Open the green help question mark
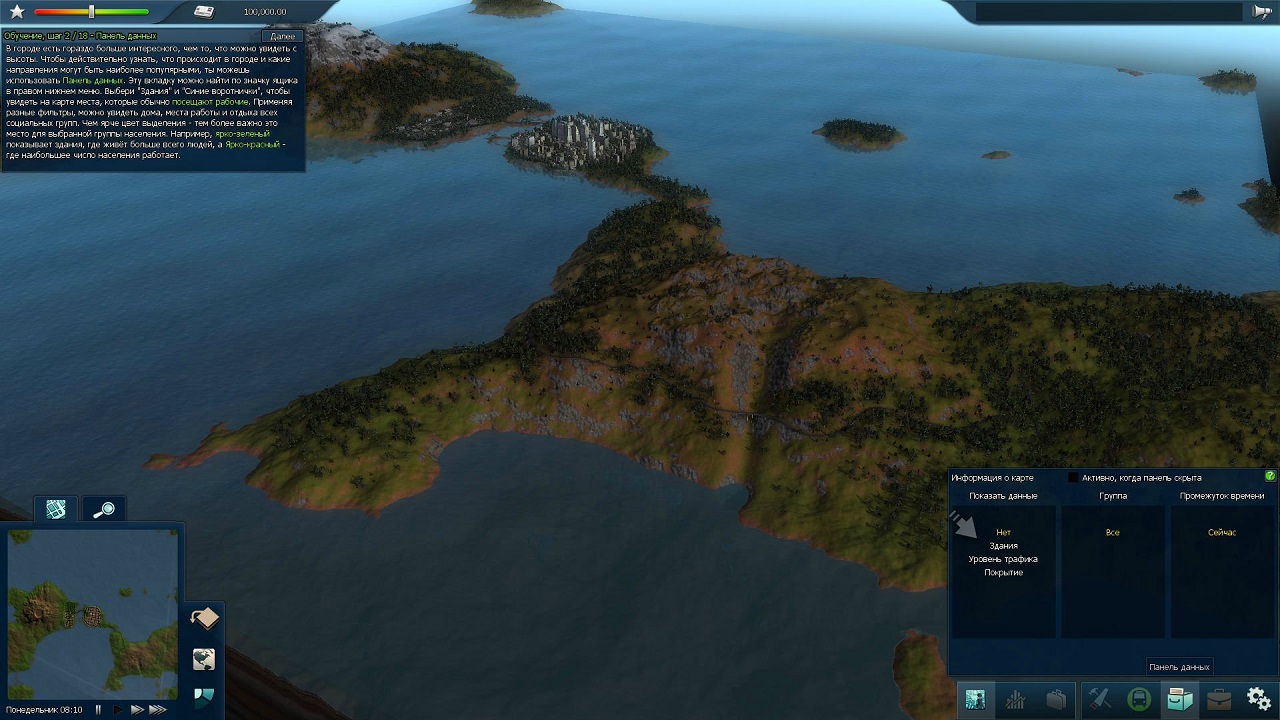 click(1270, 477)
